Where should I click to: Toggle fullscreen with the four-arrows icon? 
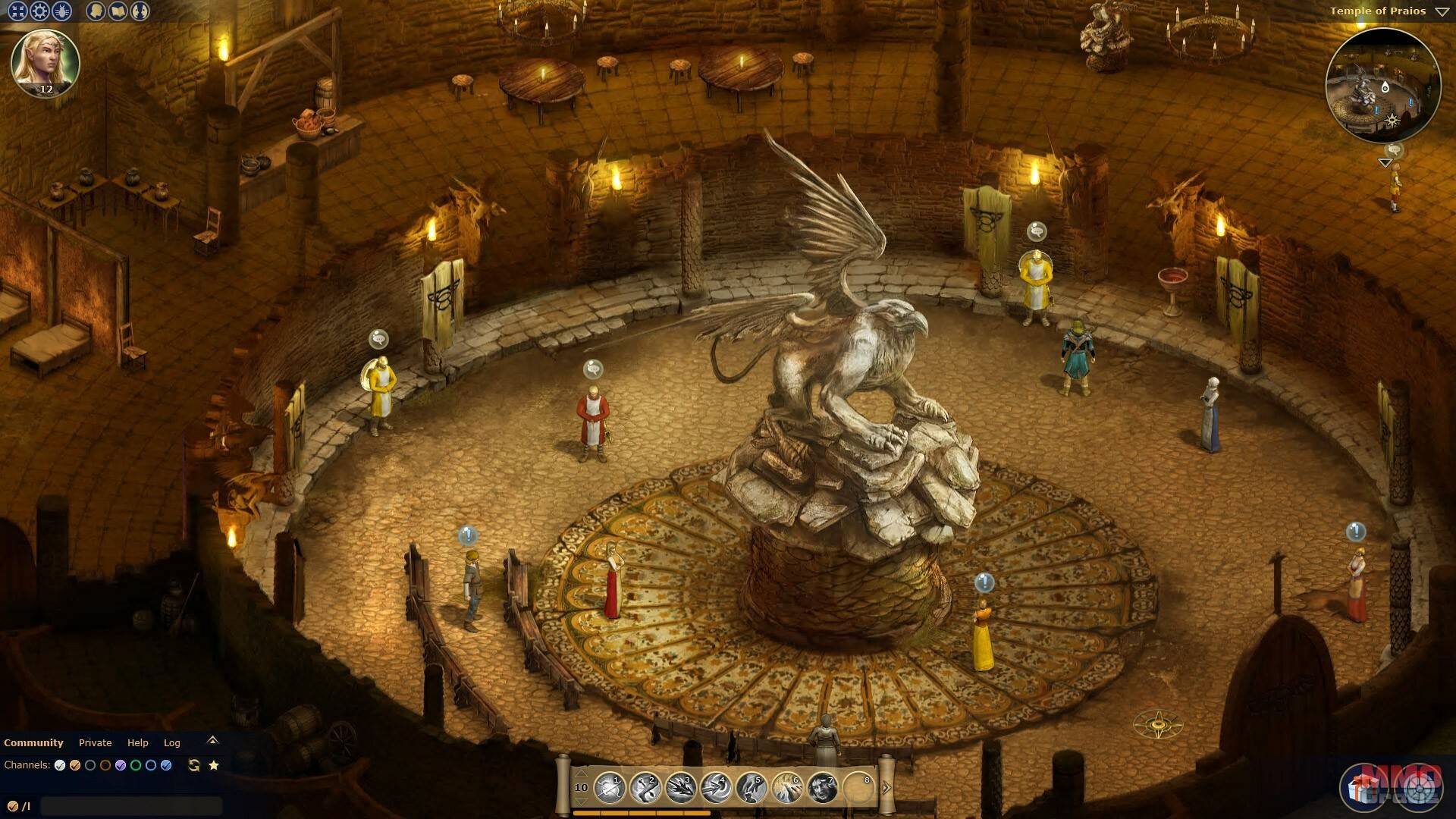point(17,11)
